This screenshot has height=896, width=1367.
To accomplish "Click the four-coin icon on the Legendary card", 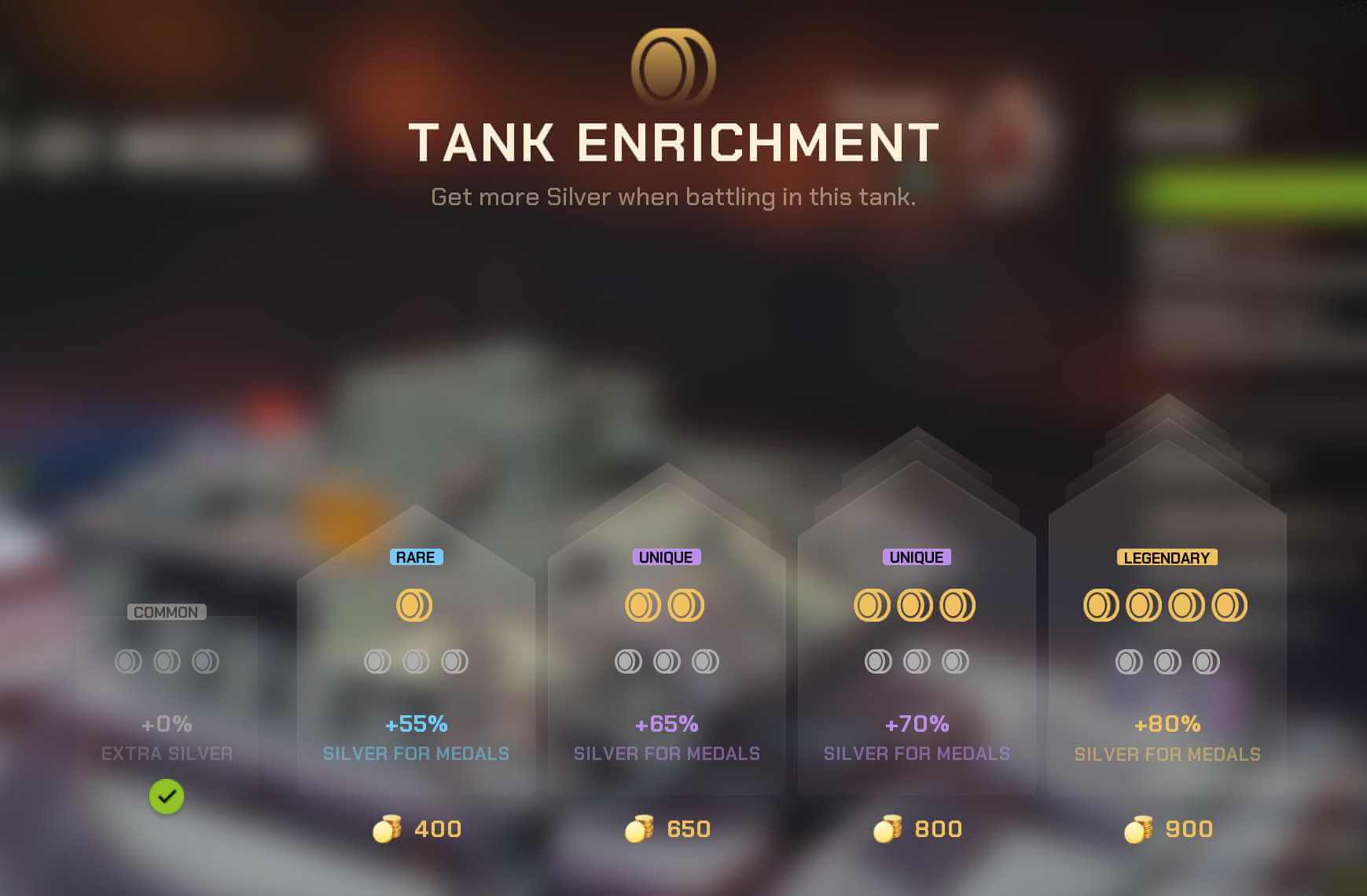I will click(x=1166, y=604).
